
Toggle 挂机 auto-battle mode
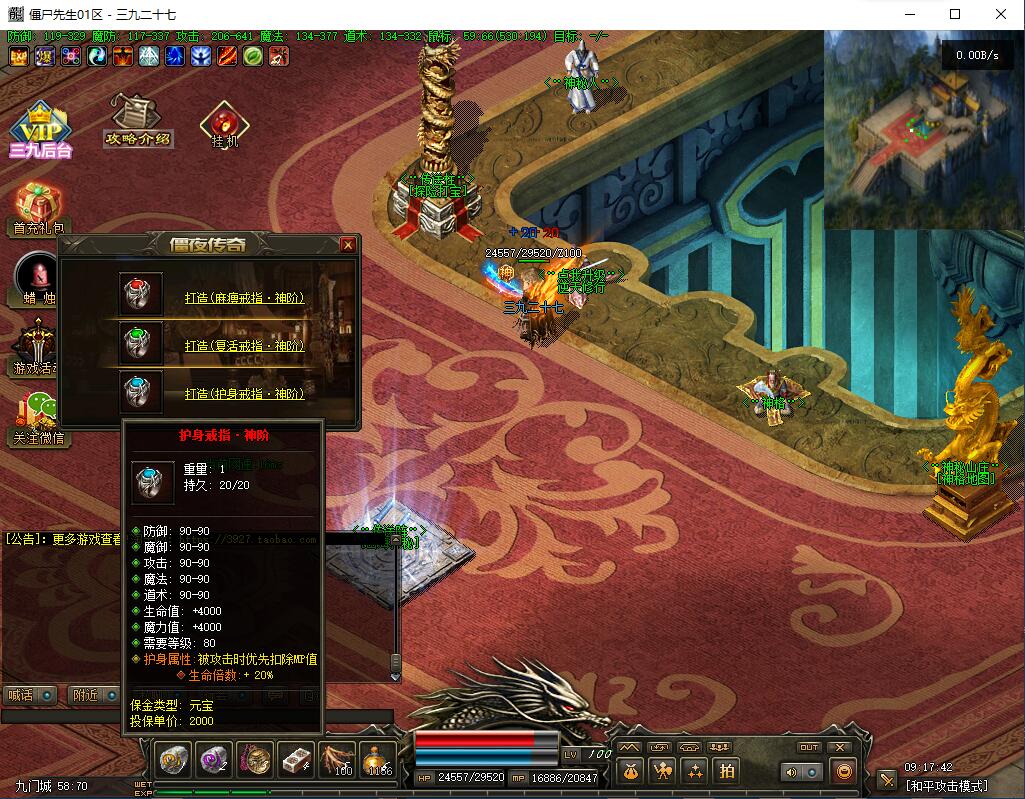tap(224, 125)
